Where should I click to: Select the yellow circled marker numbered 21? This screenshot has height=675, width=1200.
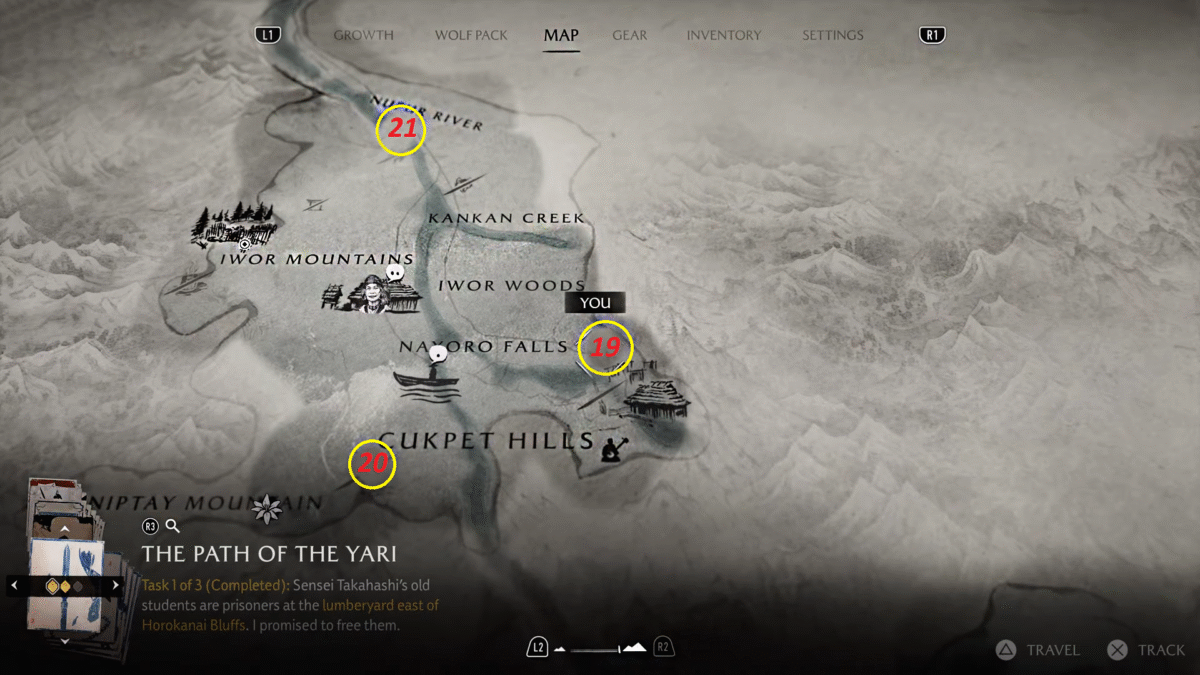400,131
